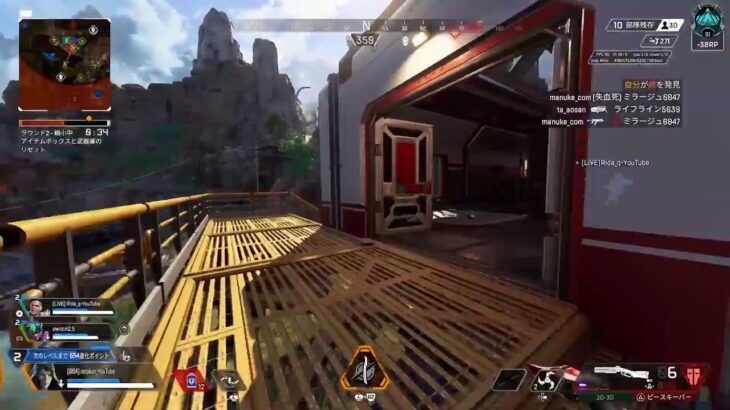Click the red shotgun ammo type icon
Image resolution: width=730 pixels, height=410 pixels.
tap(694, 374)
